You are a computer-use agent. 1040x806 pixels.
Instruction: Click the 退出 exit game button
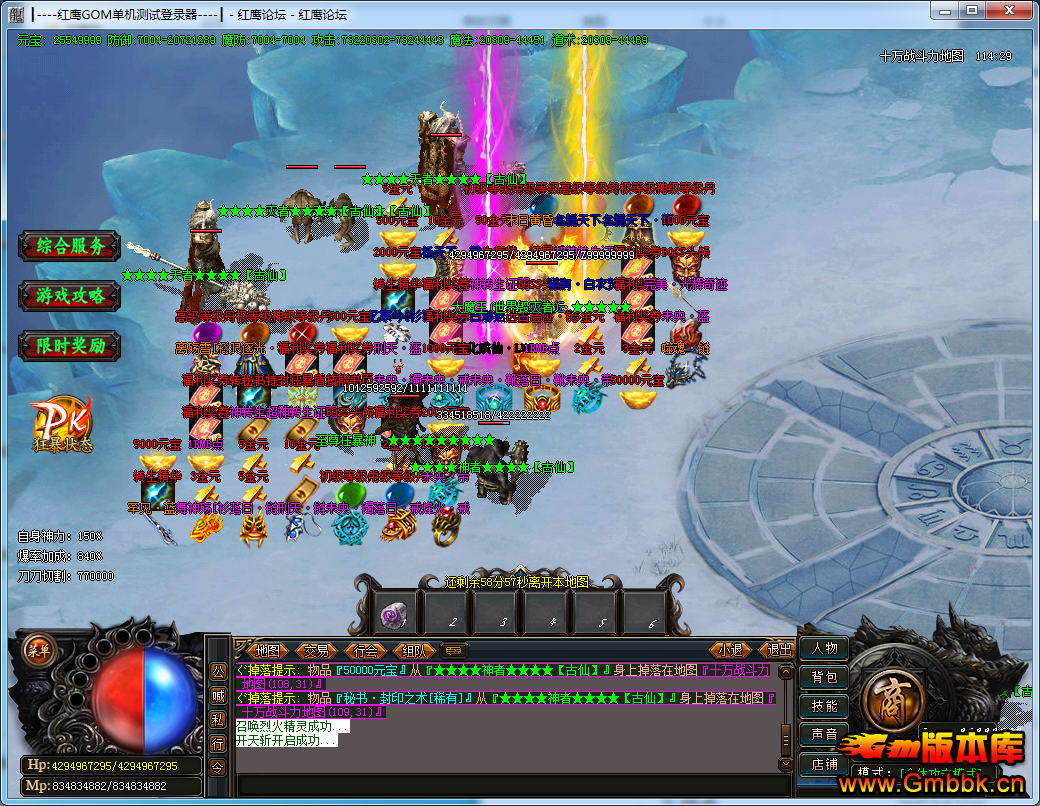(779, 650)
